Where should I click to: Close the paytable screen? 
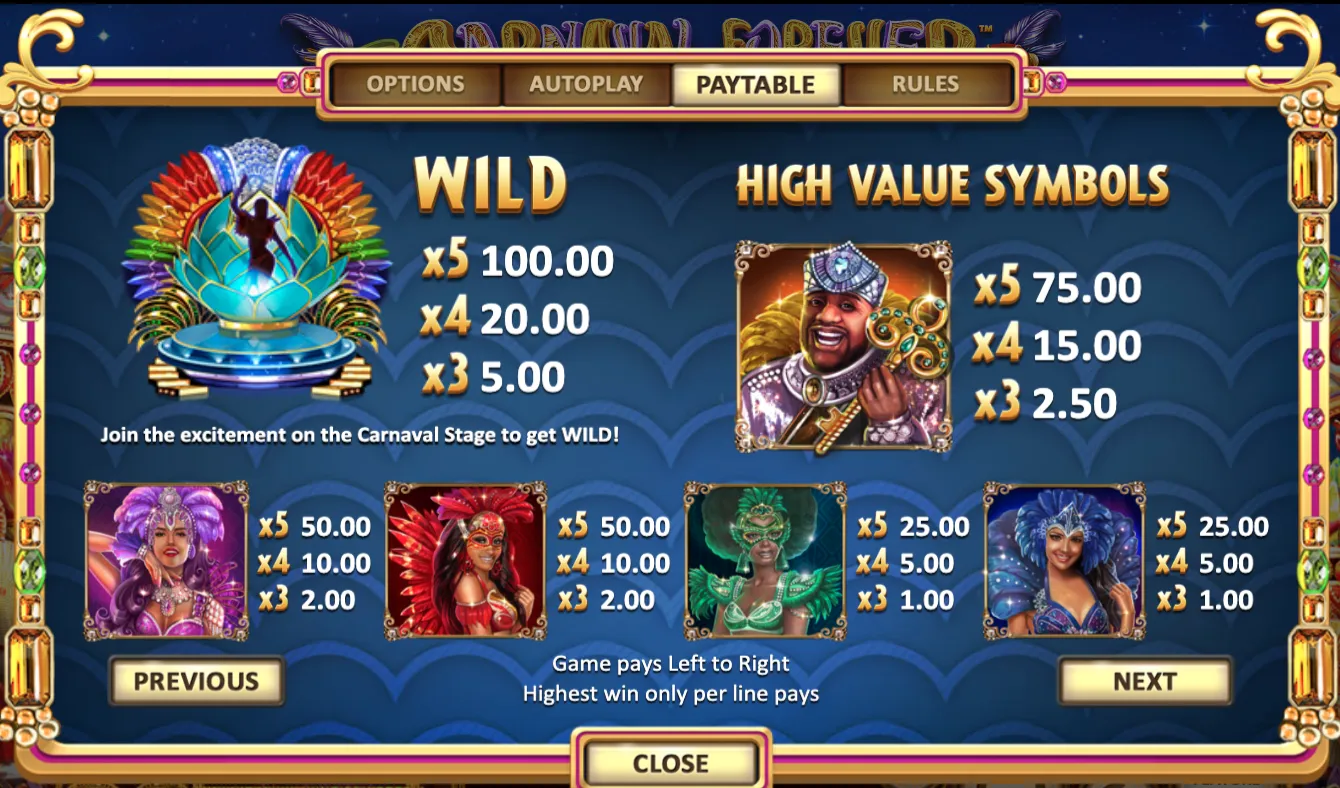671,763
